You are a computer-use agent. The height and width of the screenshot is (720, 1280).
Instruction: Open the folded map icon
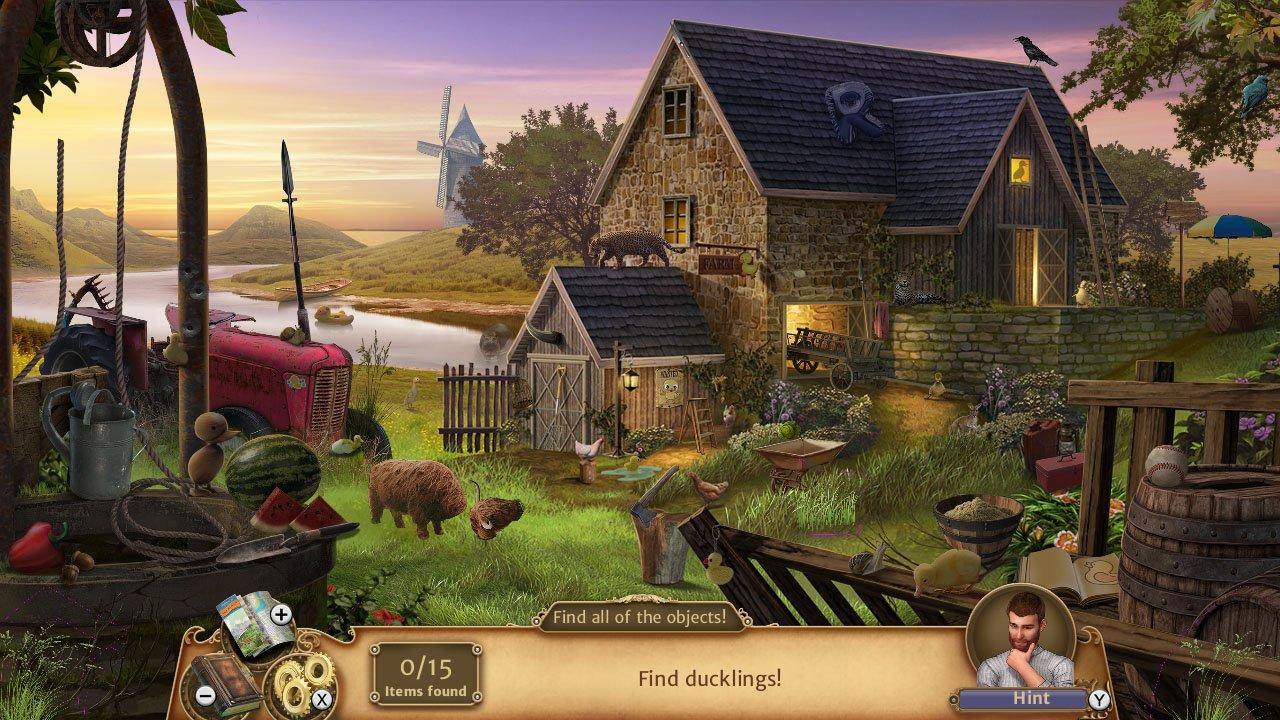point(248,620)
